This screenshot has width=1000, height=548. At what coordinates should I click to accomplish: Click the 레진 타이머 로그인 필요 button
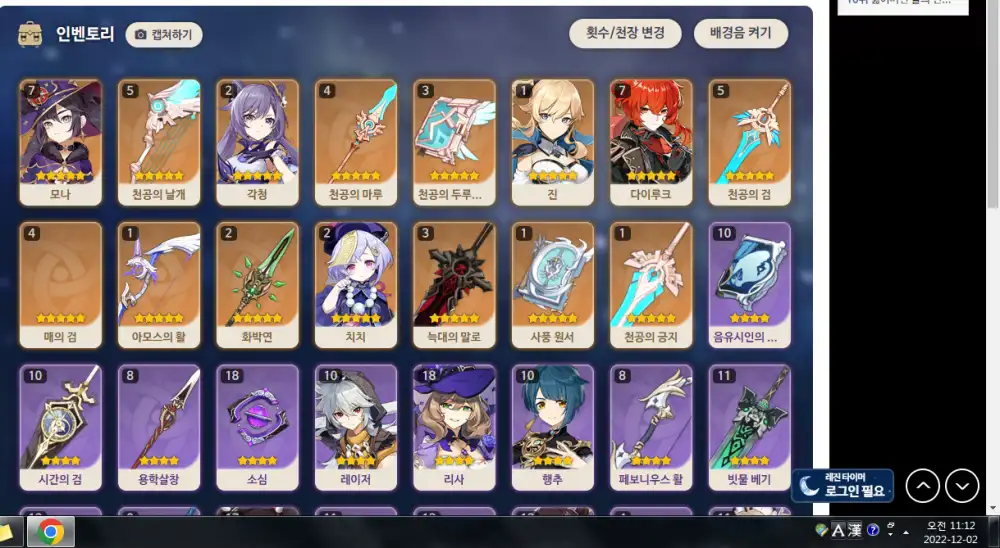(842, 485)
